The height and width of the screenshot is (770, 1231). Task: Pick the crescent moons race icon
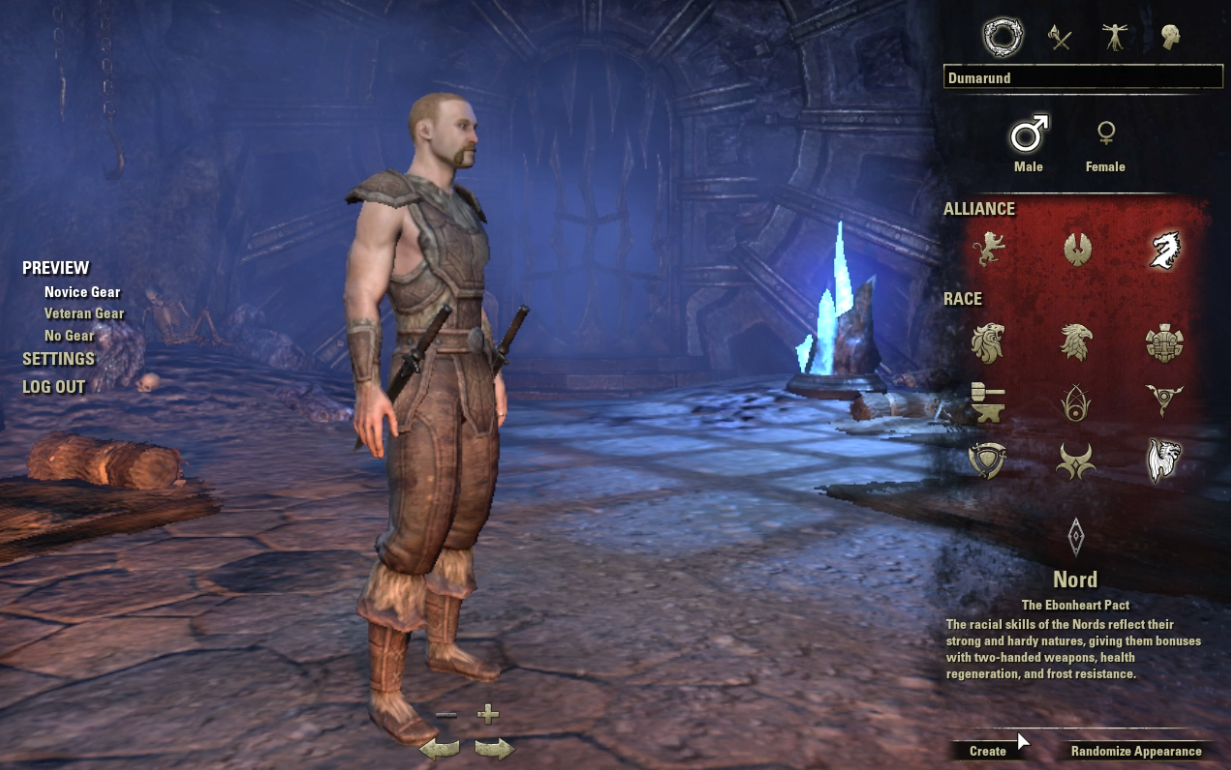point(1077,461)
